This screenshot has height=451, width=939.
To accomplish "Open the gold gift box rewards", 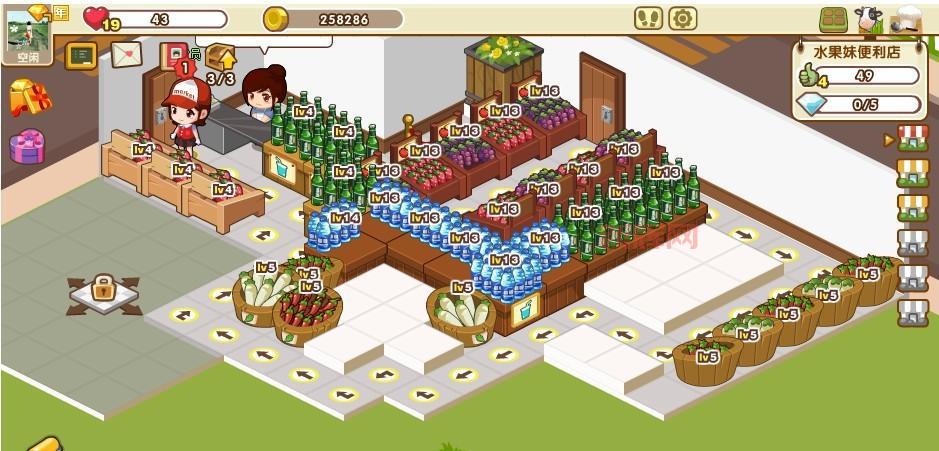I will [29, 98].
